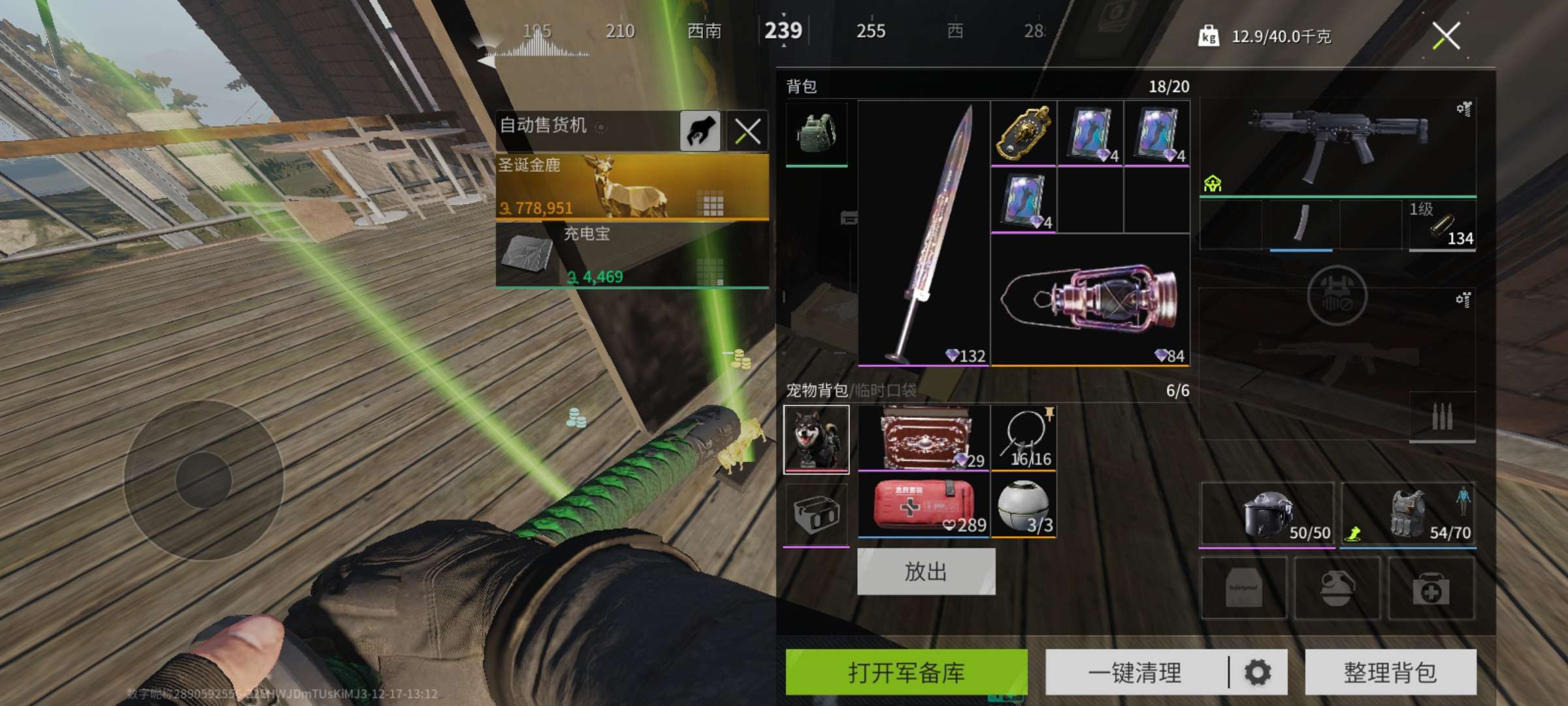
Task: Close the 自动售货机 loot window
Action: click(x=747, y=131)
